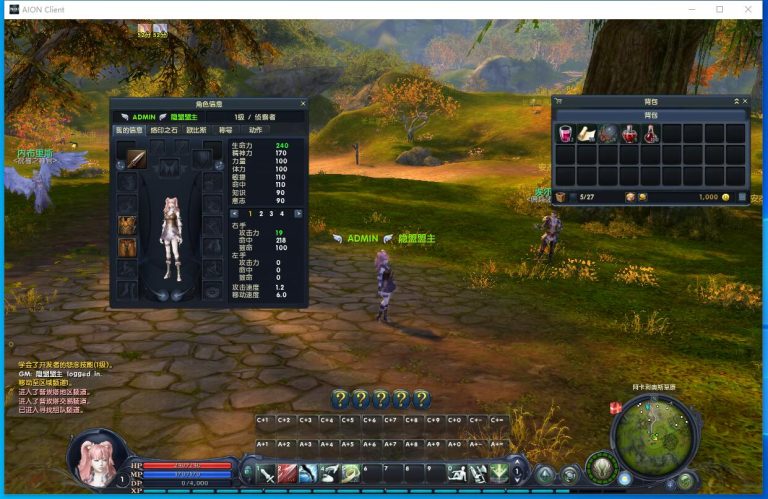This screenshot has height=499, width=768.
Task: Click the first question mark notification icon
Action: (340, 399)
